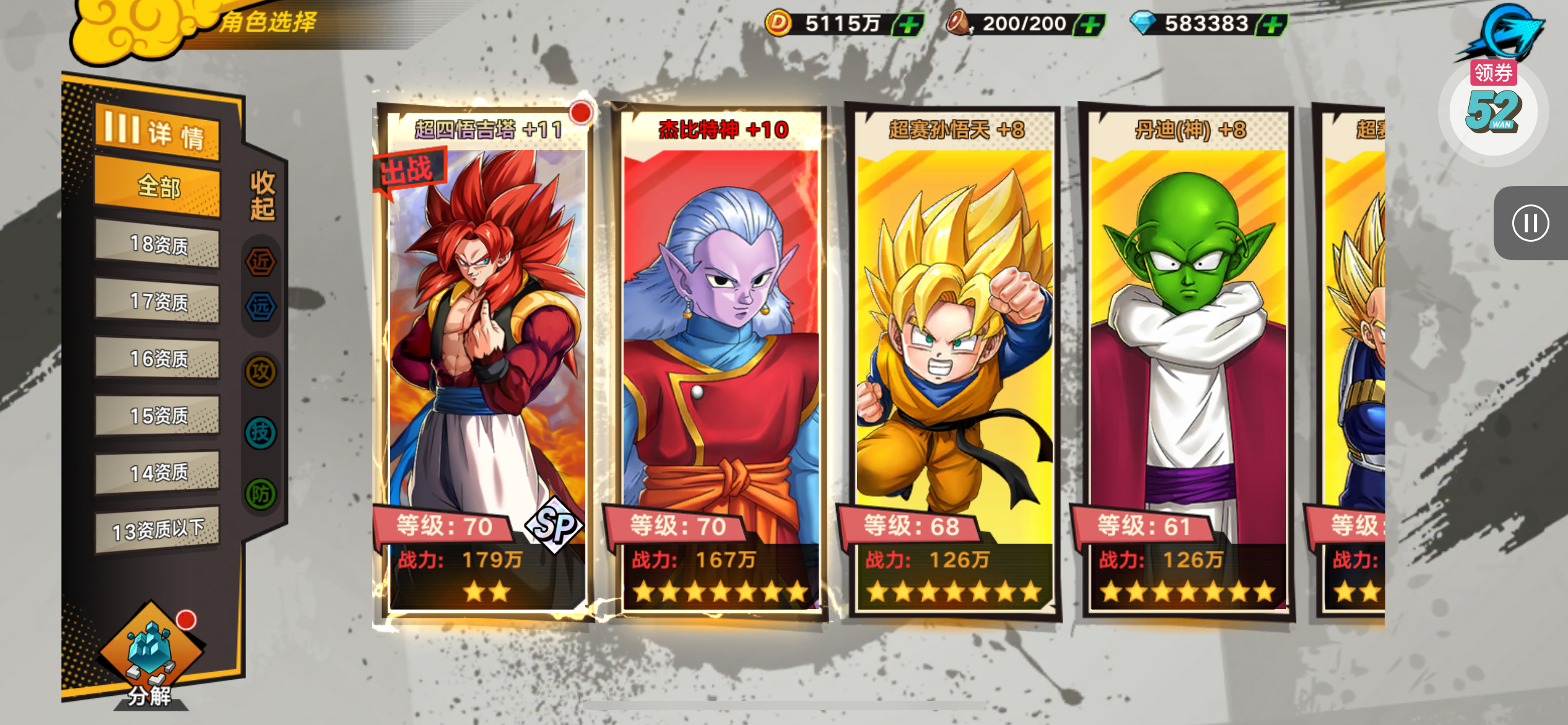Select the 全部 filter tab
The height and width of the screenshot is (725, 1568).
157,187
